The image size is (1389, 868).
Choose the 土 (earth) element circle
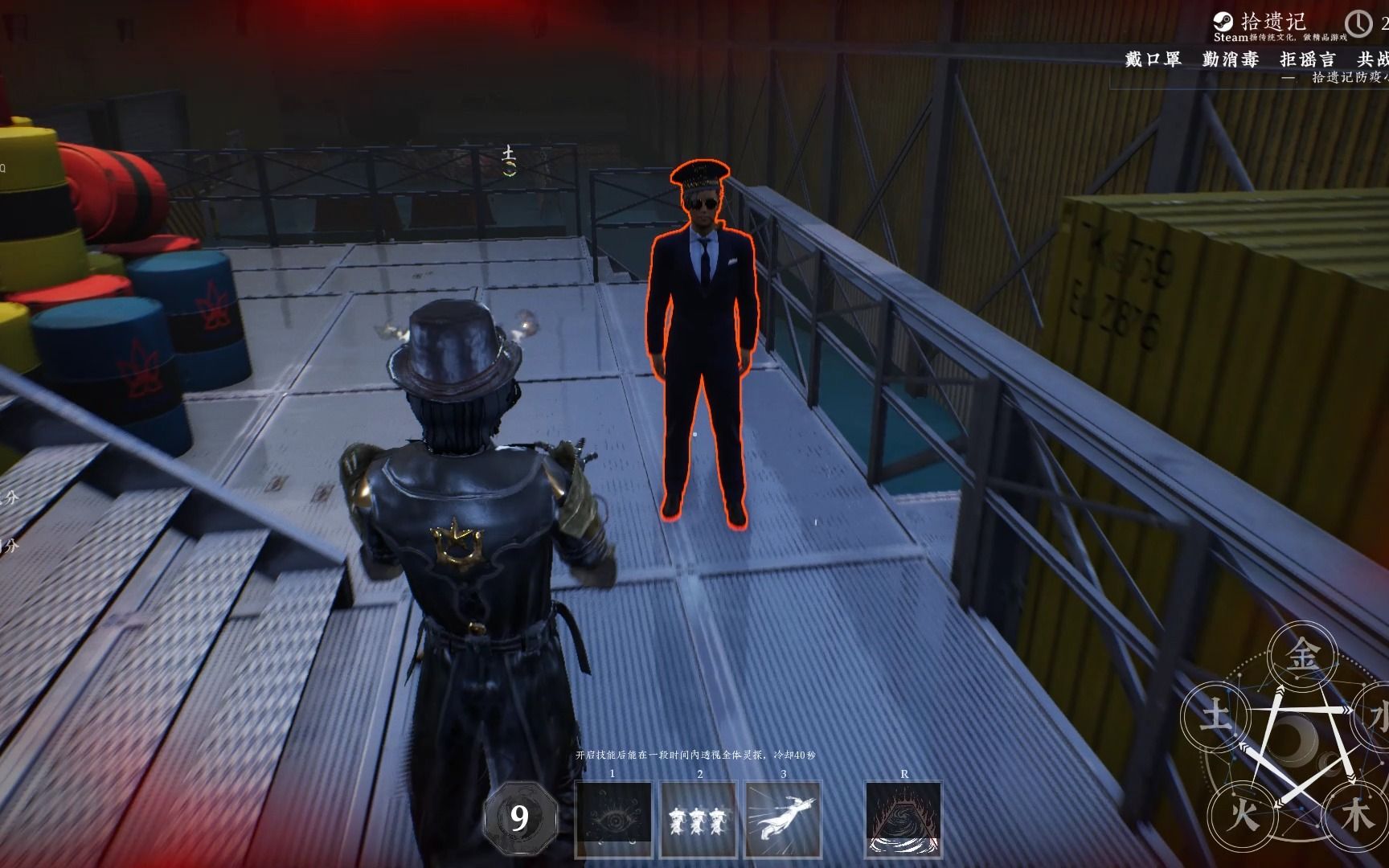1215,714
